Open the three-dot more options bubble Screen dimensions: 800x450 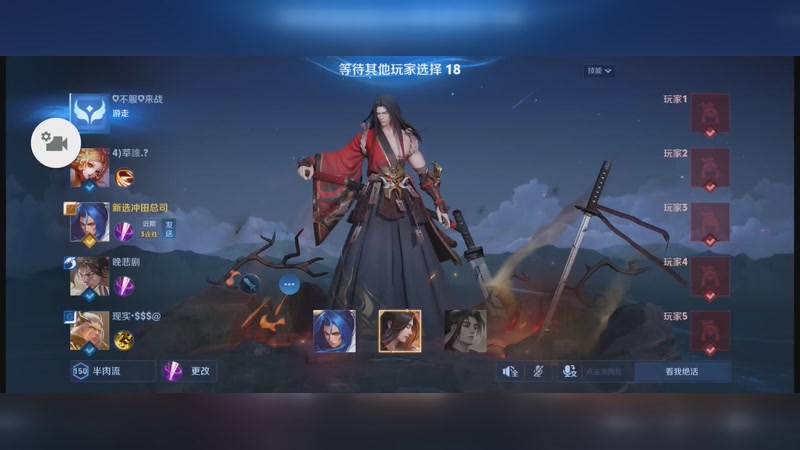[x=289, y=284]
